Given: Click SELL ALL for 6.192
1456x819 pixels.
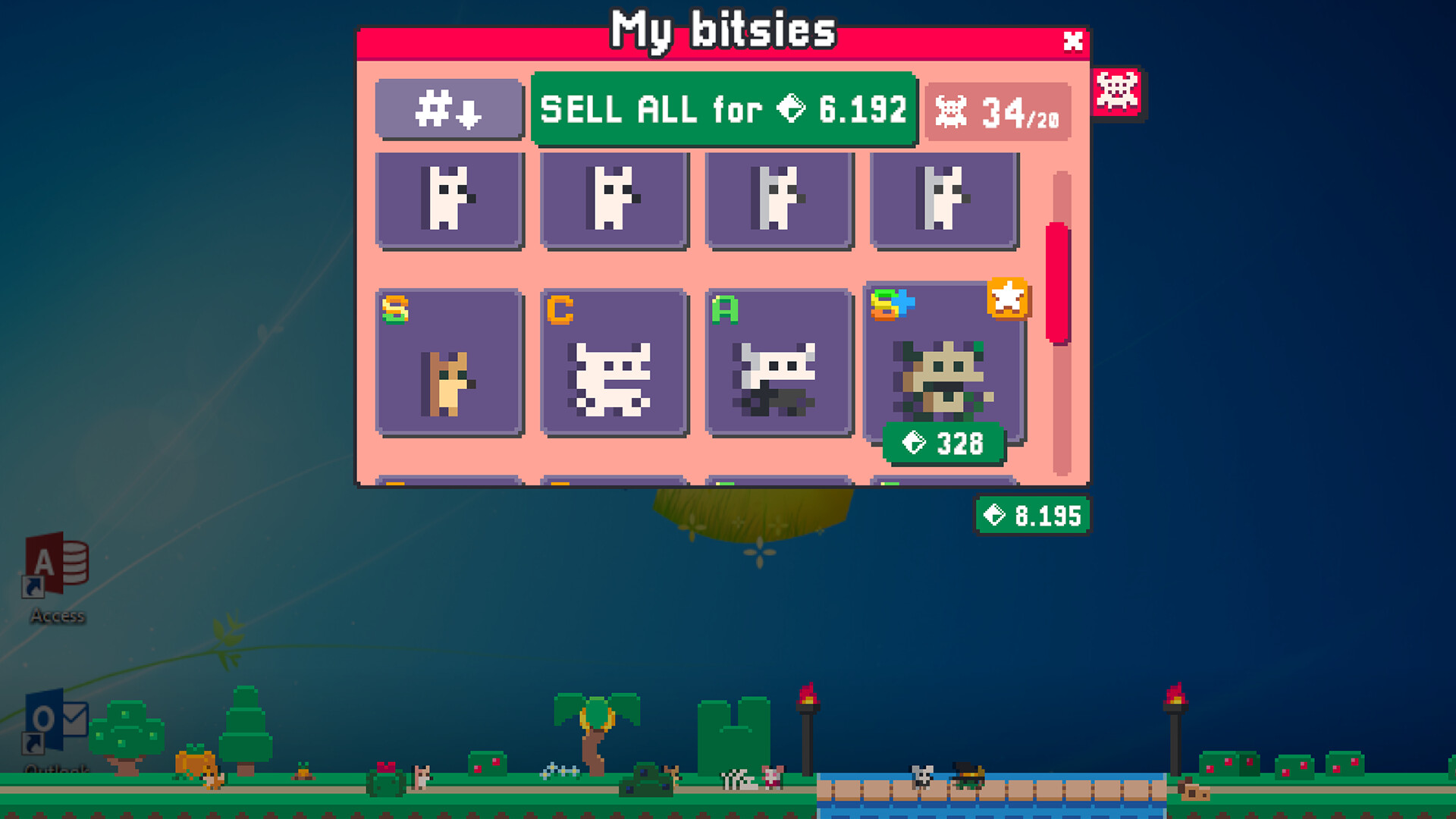Looking at the screenshot, I should coord(723,111).
